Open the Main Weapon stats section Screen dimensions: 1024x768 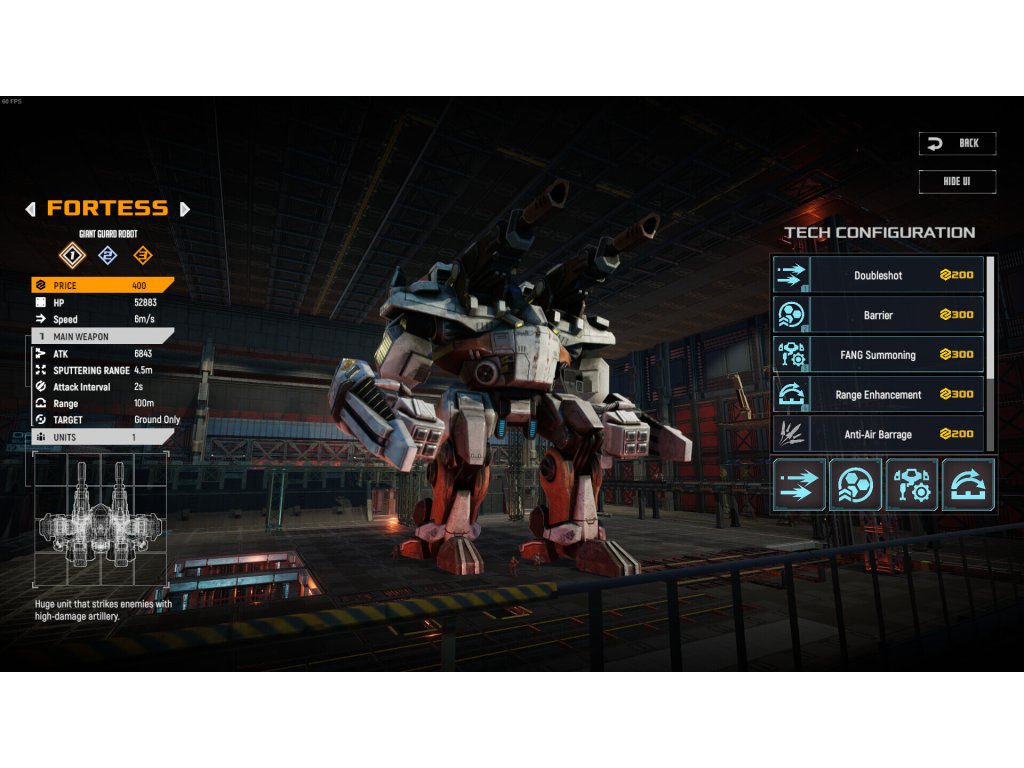(x=102, y=337)
